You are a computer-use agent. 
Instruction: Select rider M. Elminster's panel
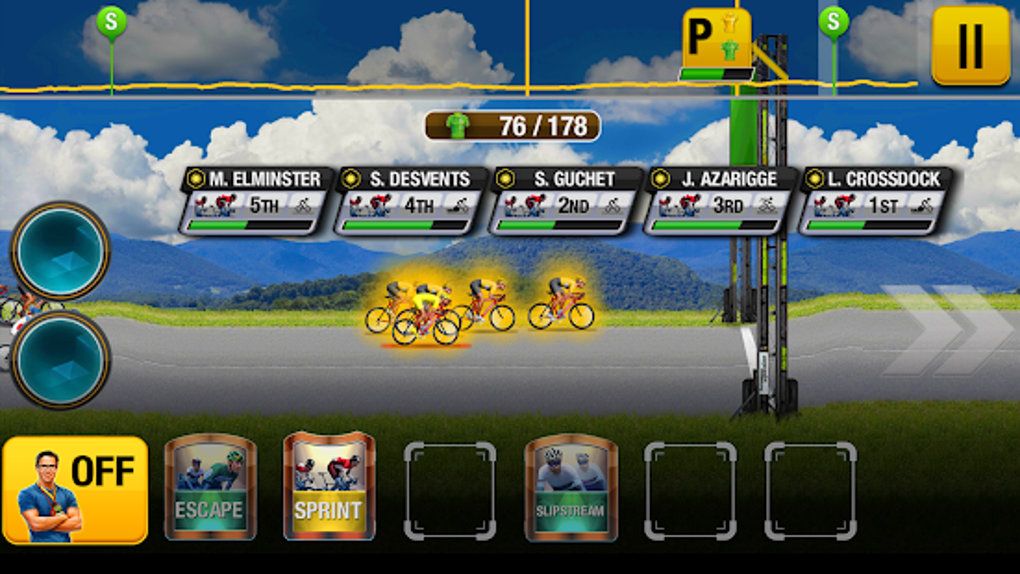point(257,200)
